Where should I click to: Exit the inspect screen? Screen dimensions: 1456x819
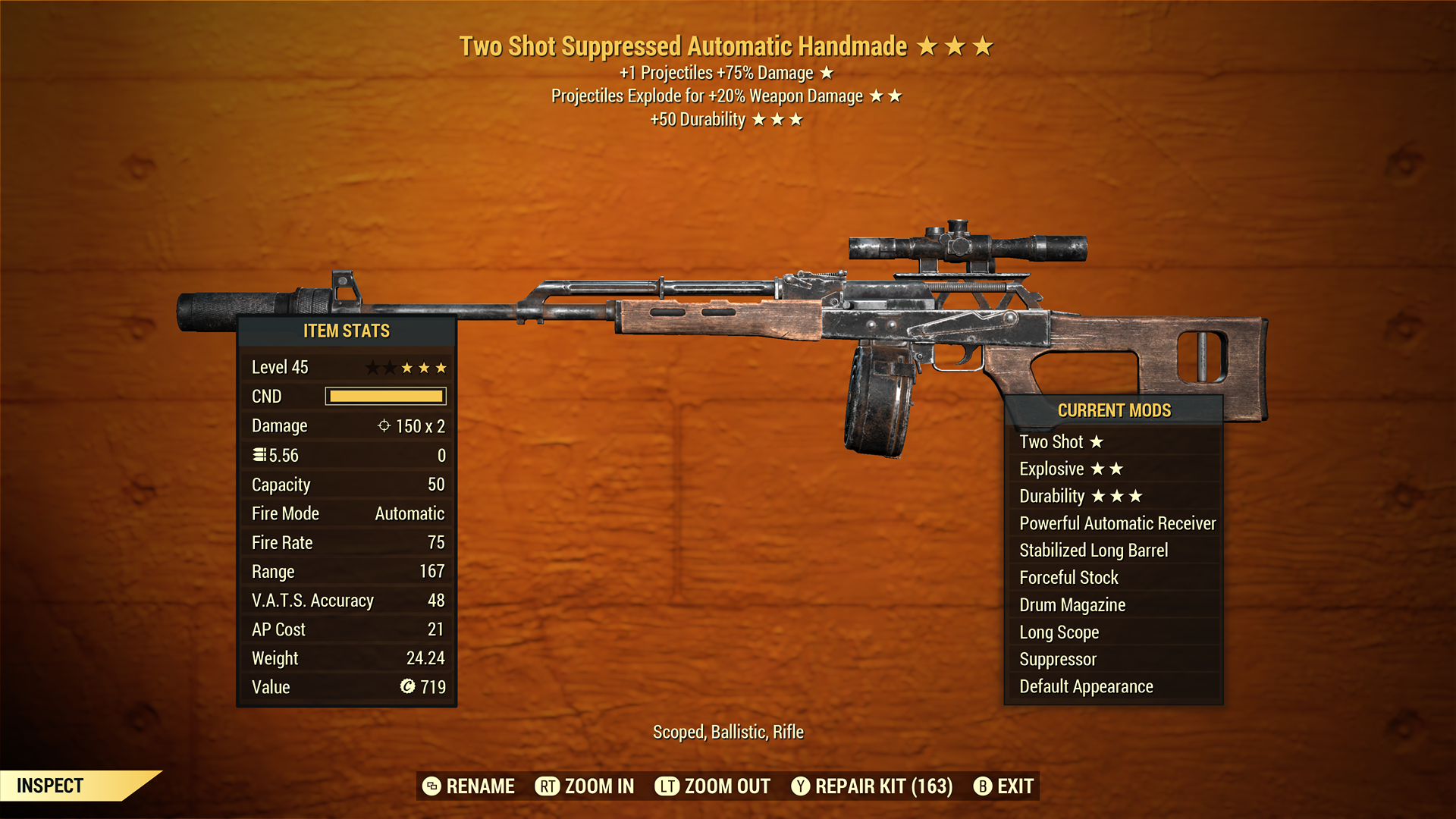click(x=1003, y=786)
